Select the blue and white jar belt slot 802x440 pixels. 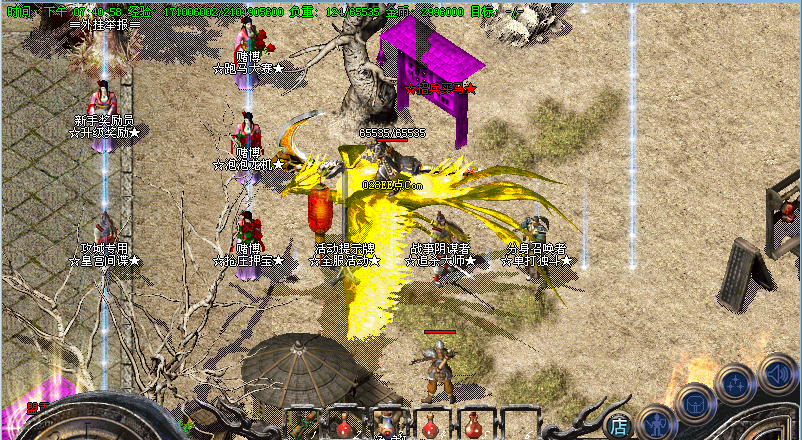pyautogui.click(x=387, y=424)
